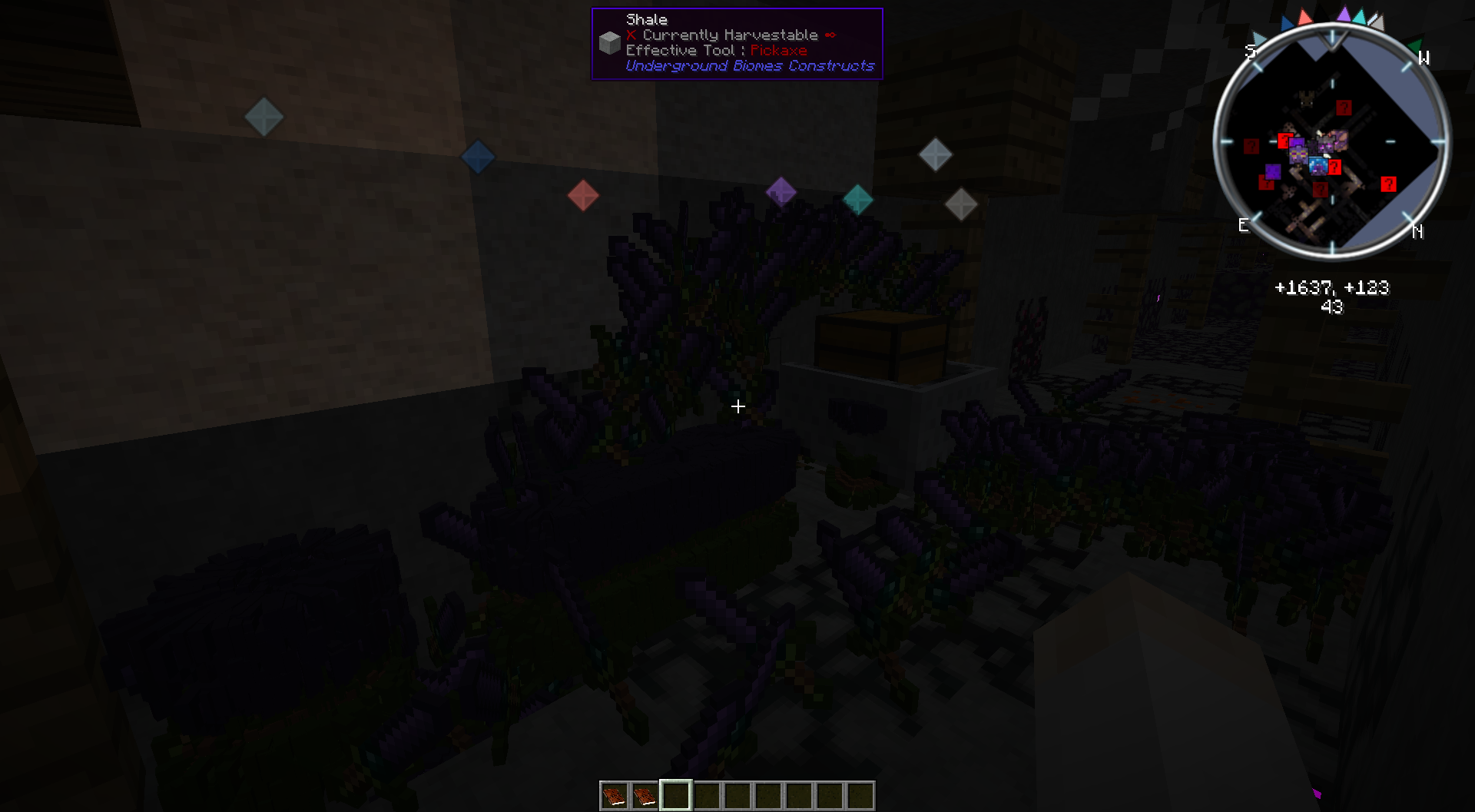Expand the salmon arrow waypoint cluster above the minimap
1475x812 pixels.
1304,17
